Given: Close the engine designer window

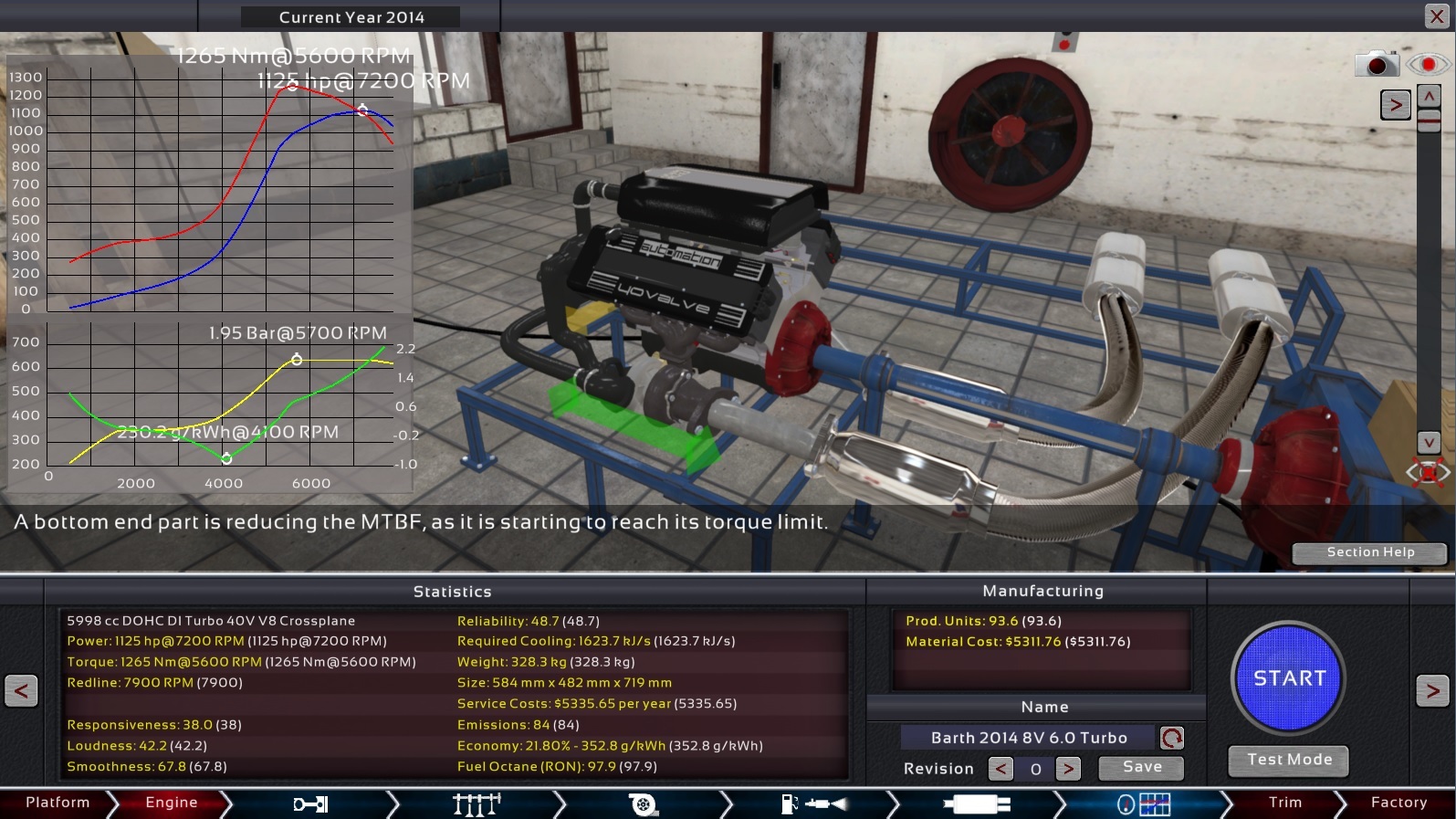Looking at the screenshot, I should (1436, 16).
